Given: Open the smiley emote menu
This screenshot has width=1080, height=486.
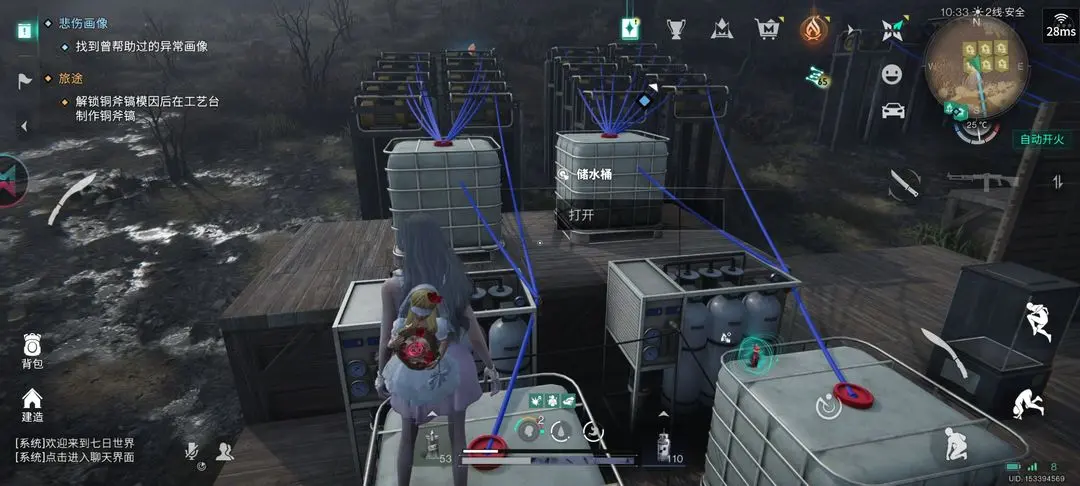Looking at the screenshot, I should pos(891,74).
